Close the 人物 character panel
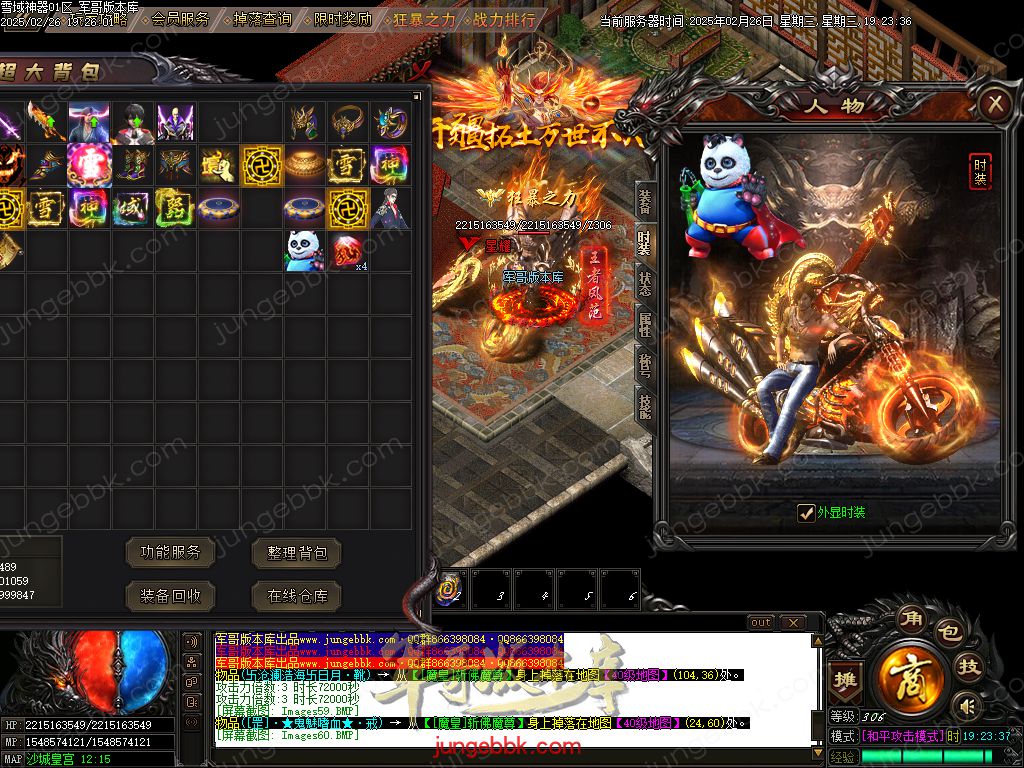 (x=993, y=103)
